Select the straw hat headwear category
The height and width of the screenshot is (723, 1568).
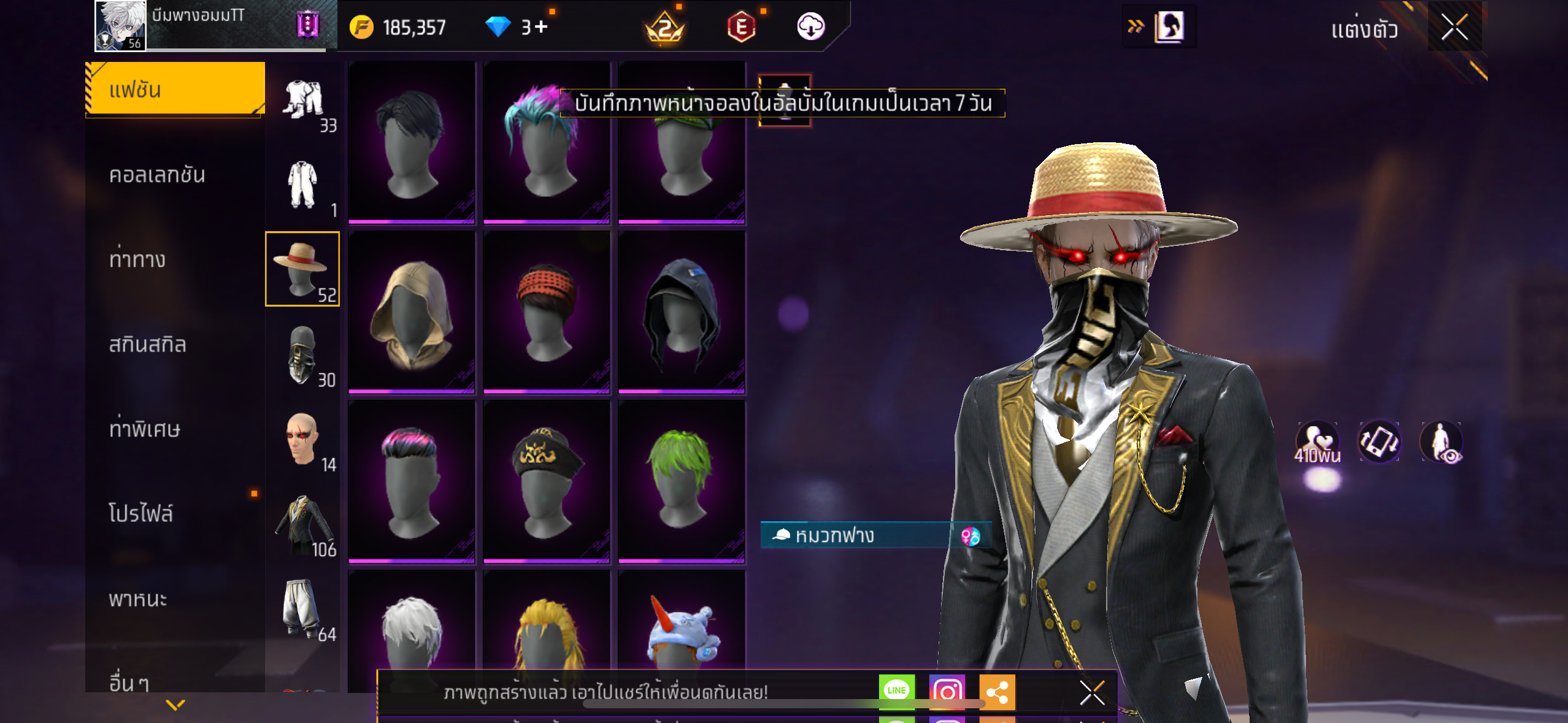[302, 269]
